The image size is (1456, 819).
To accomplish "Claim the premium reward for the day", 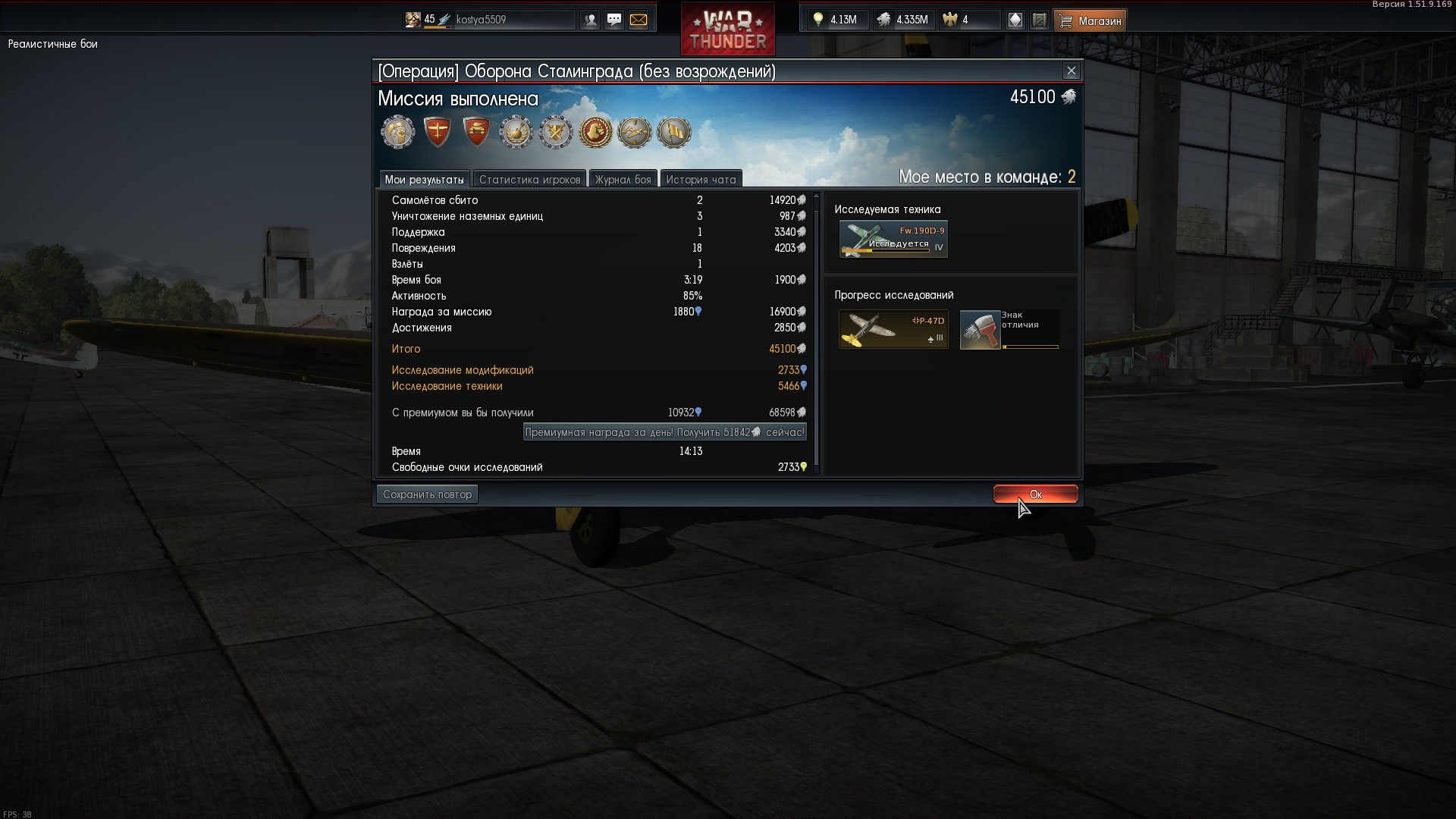I will [664, 432].
